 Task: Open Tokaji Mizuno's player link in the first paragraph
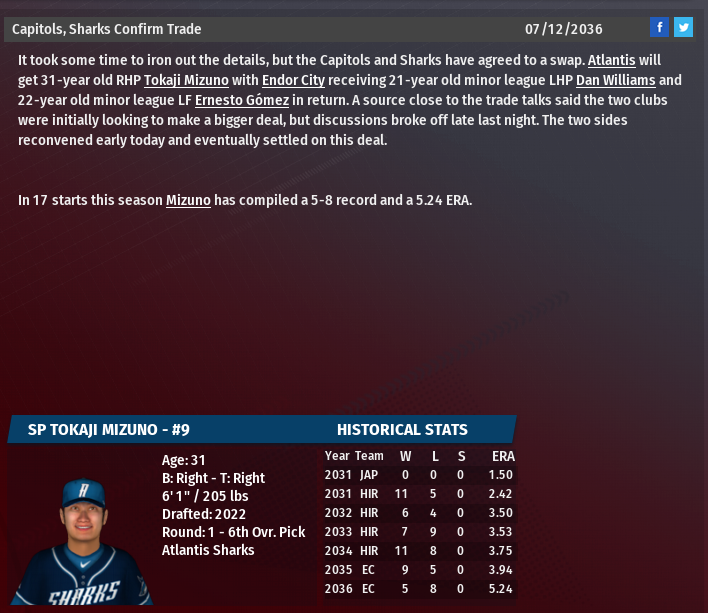point(186,80)
